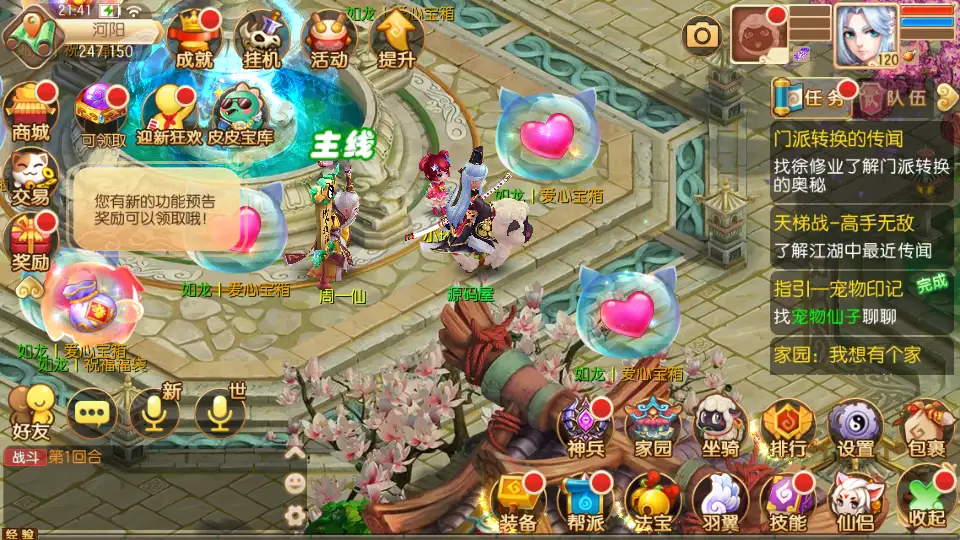Open the 技能 skills panel
This screenshot has width=960, height=540.
[788, 500]
